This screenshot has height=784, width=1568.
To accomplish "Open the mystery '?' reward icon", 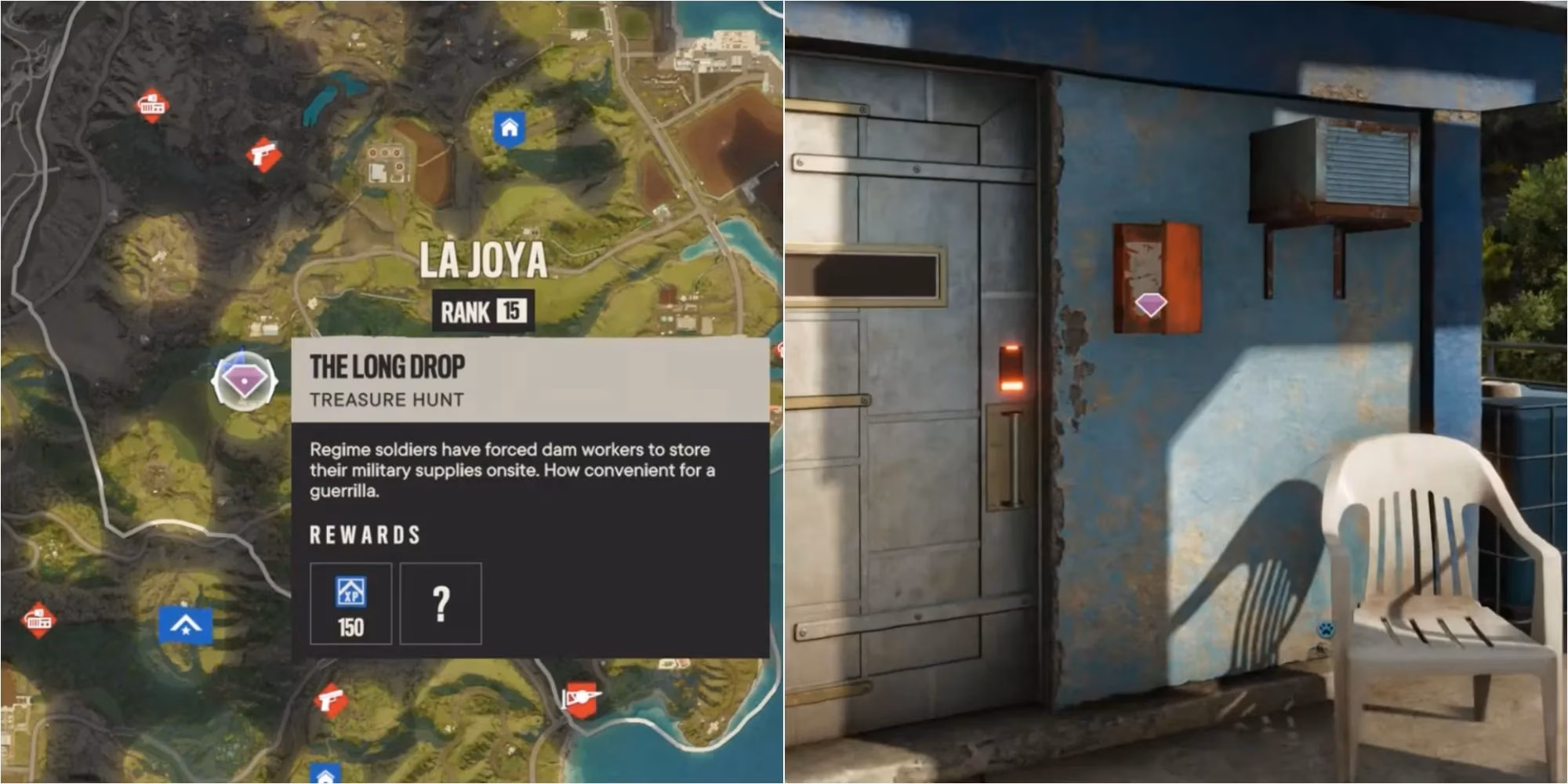I will [x=441, y=602].
